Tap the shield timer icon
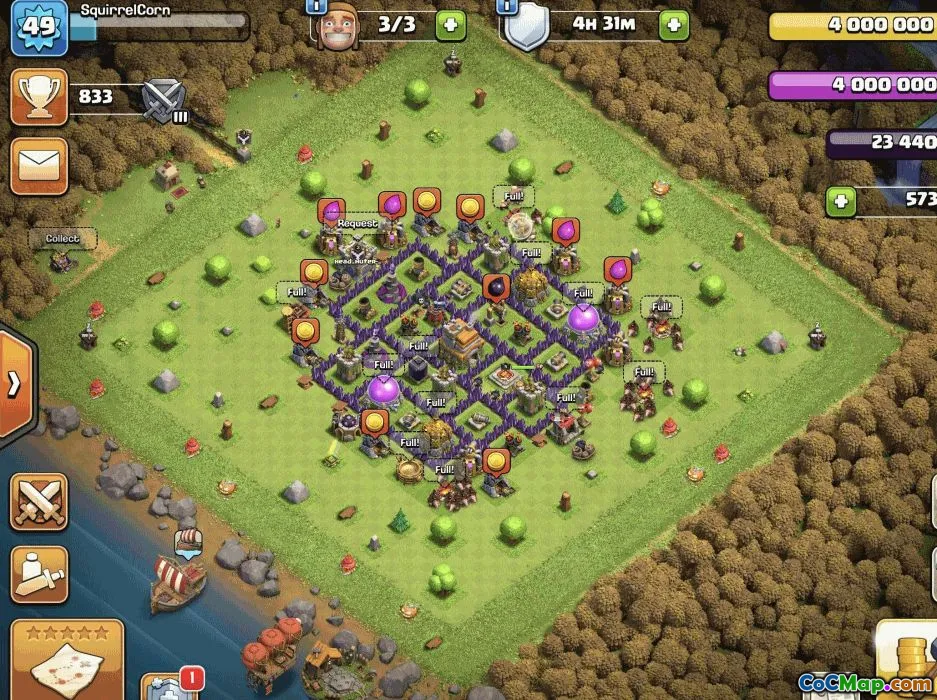 coord(527,28)
